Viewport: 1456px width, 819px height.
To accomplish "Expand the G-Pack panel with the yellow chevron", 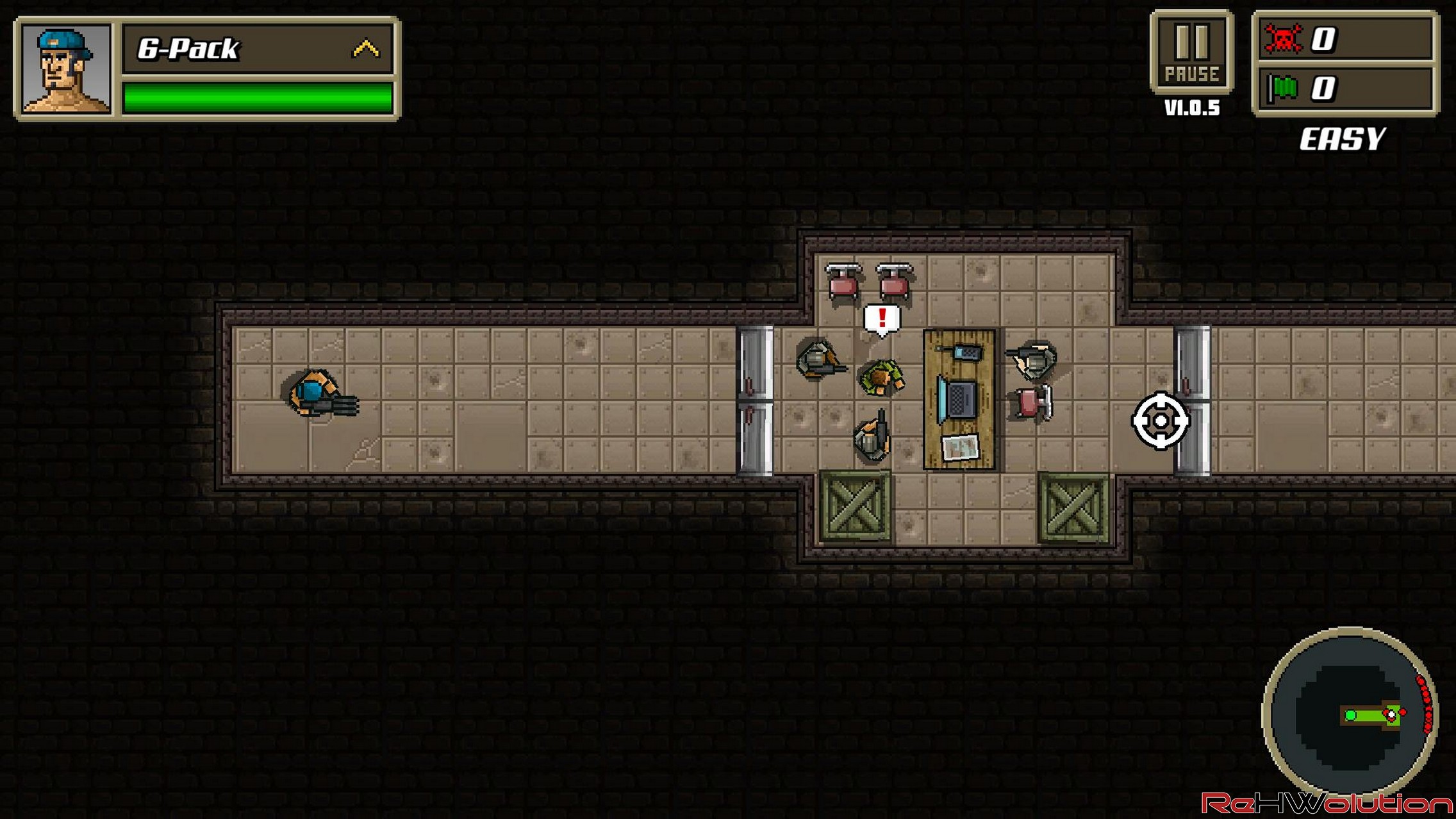I will coord(366,49).
